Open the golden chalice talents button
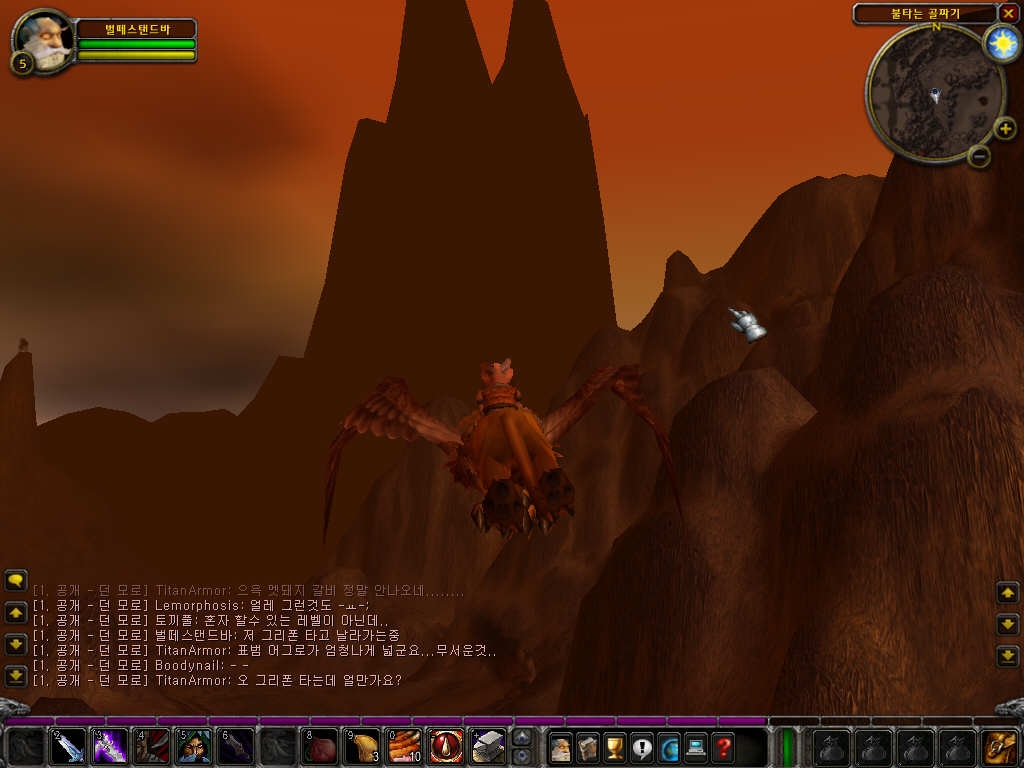The image size is (1024, 768). click(x=615, y=747)
